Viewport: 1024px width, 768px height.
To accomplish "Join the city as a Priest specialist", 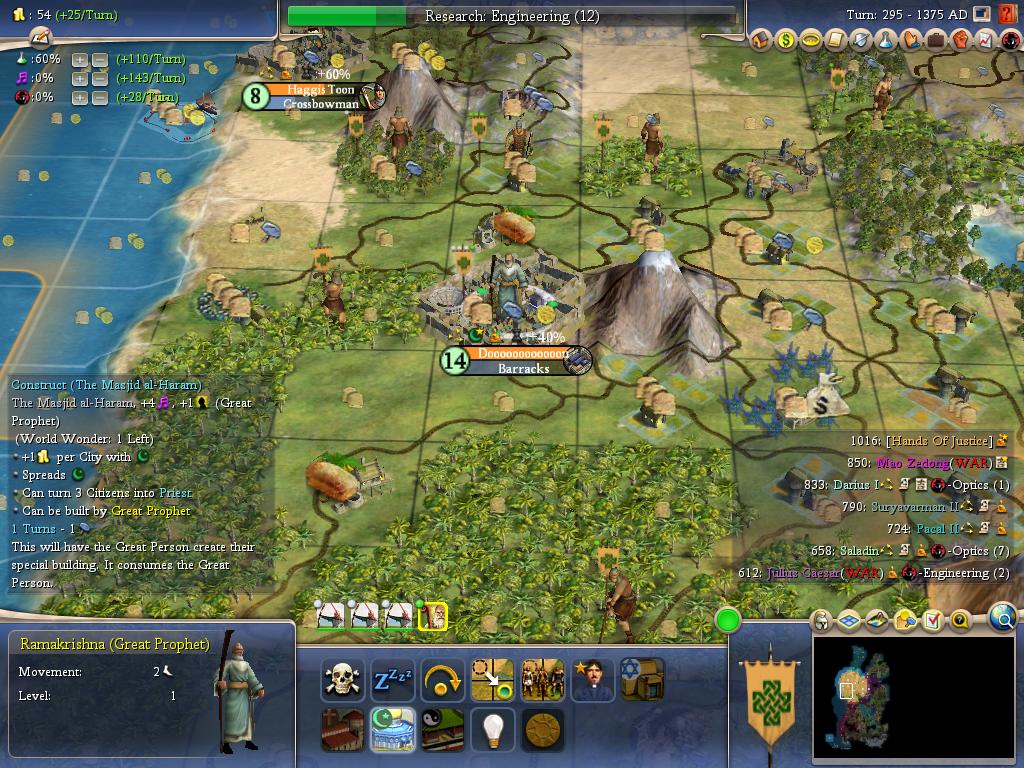I will (592, 680).
